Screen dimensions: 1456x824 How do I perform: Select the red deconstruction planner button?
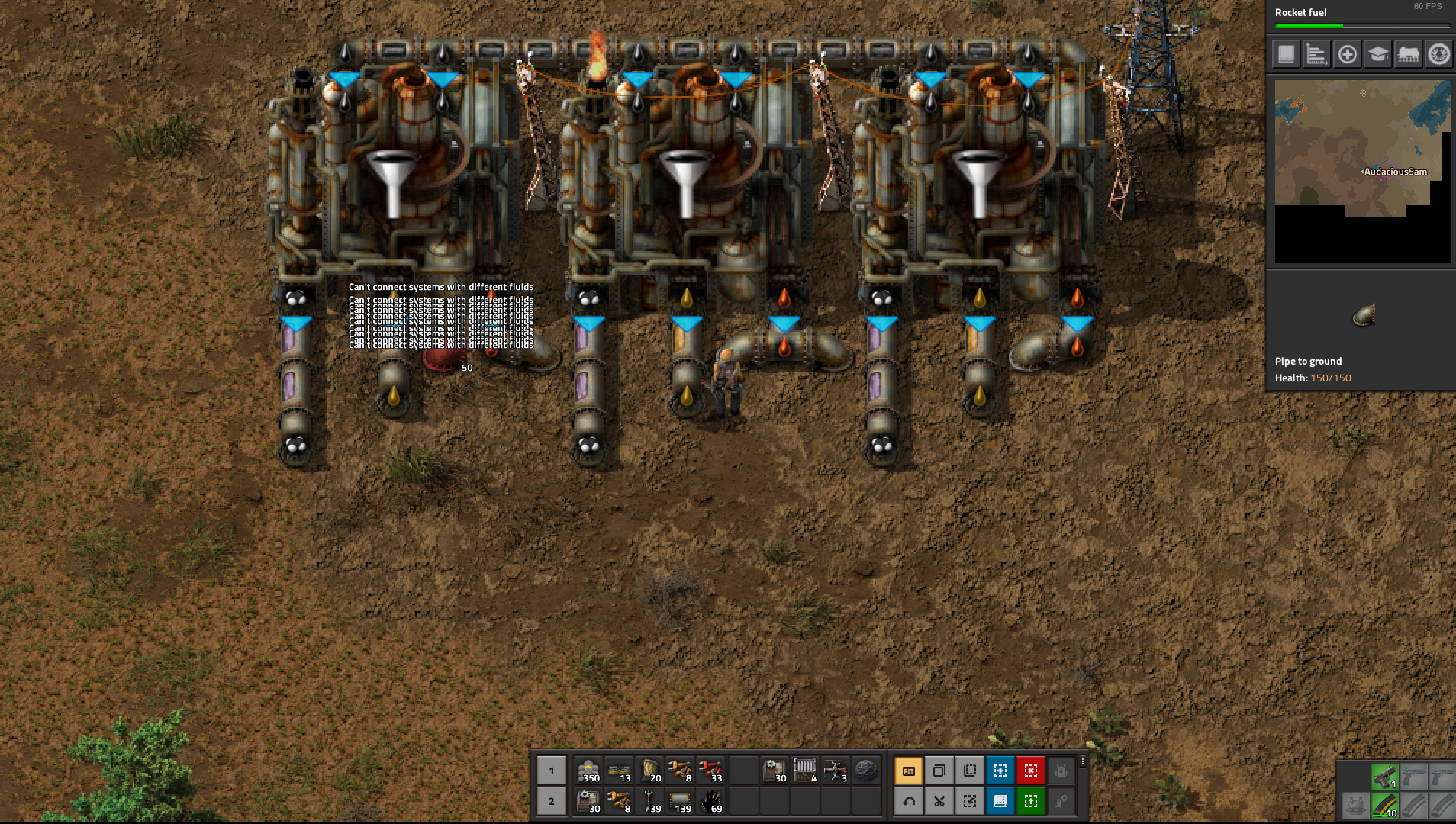1030,771
